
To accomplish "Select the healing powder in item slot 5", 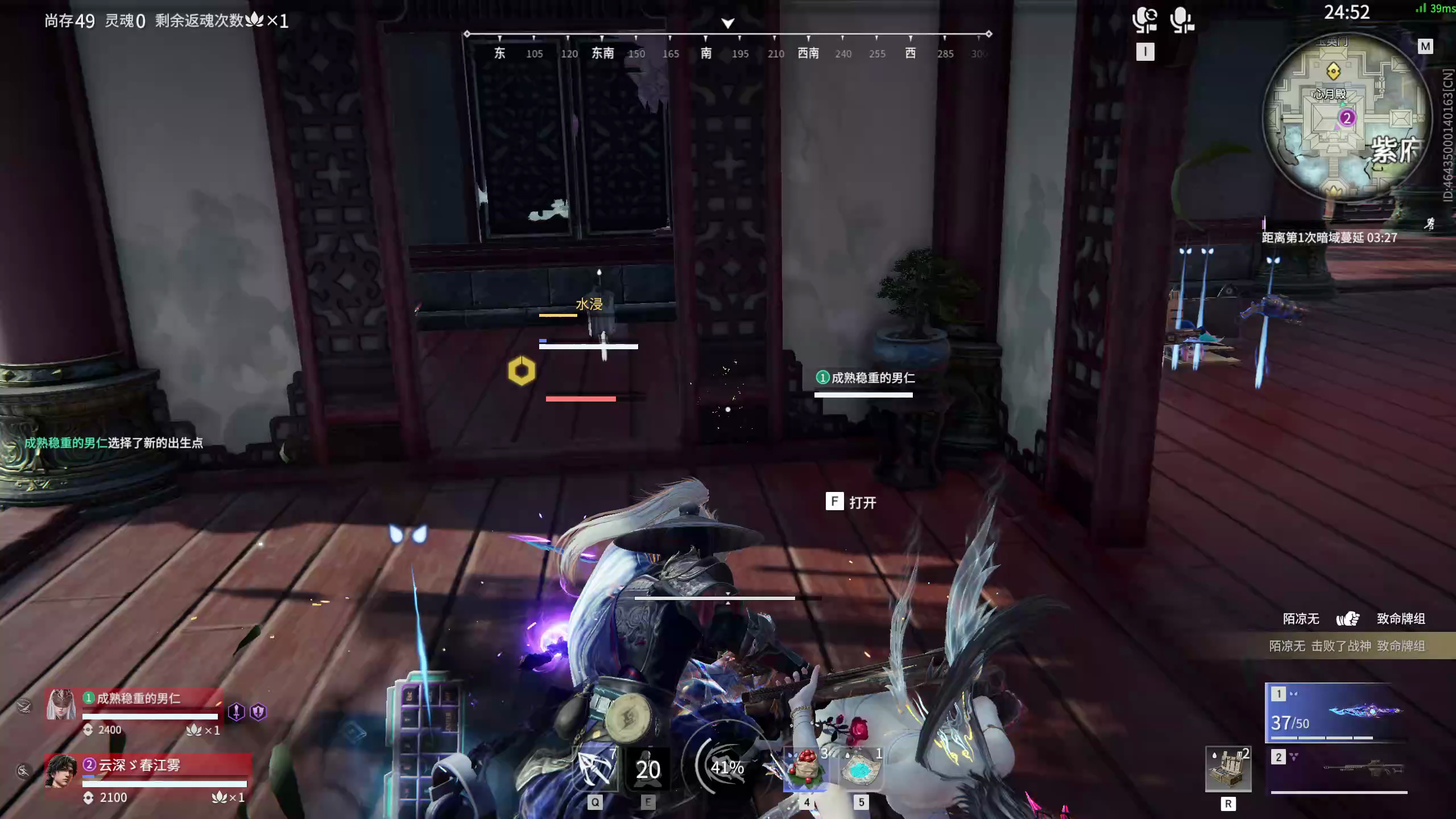I will [862, 769].
